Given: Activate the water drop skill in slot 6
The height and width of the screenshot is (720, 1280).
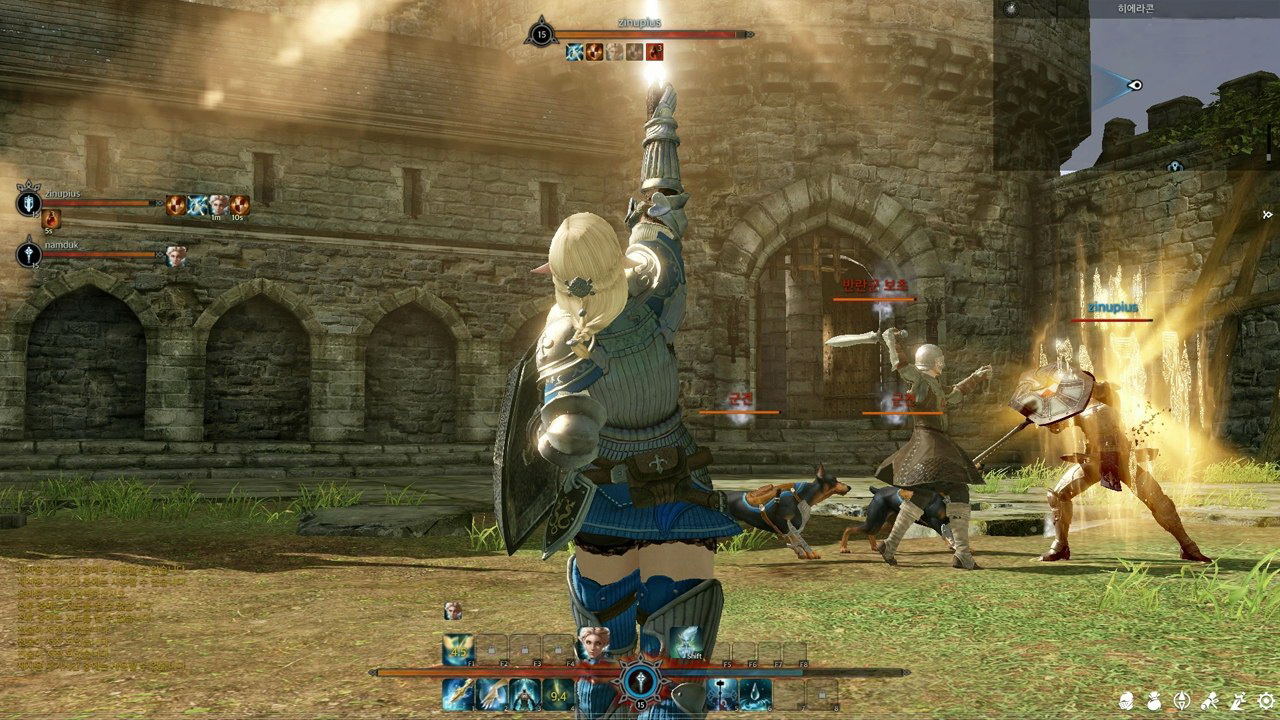Looking at the screenshot, I should coord(755,694).
